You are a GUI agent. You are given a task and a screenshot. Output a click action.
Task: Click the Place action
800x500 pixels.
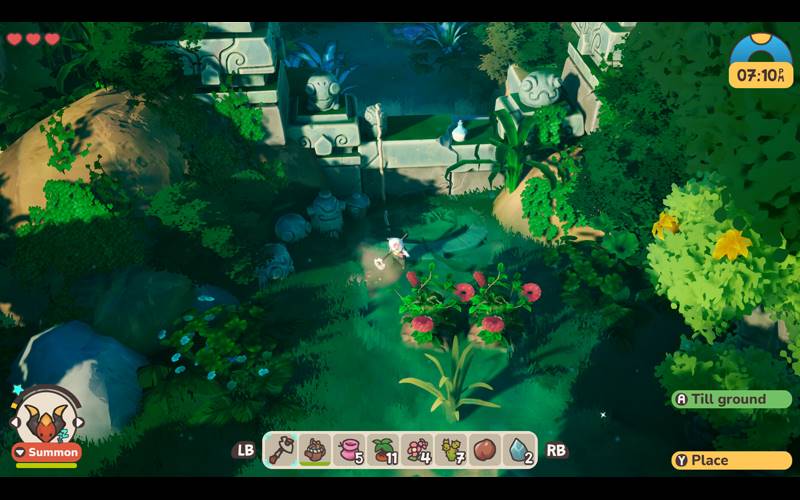[x=731, y=460]
